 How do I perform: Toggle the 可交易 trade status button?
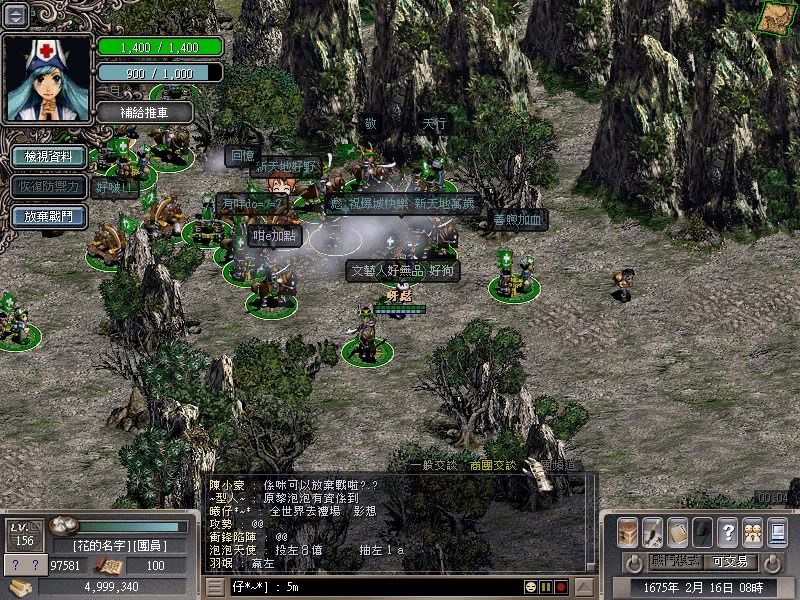[x=733, y=562]
